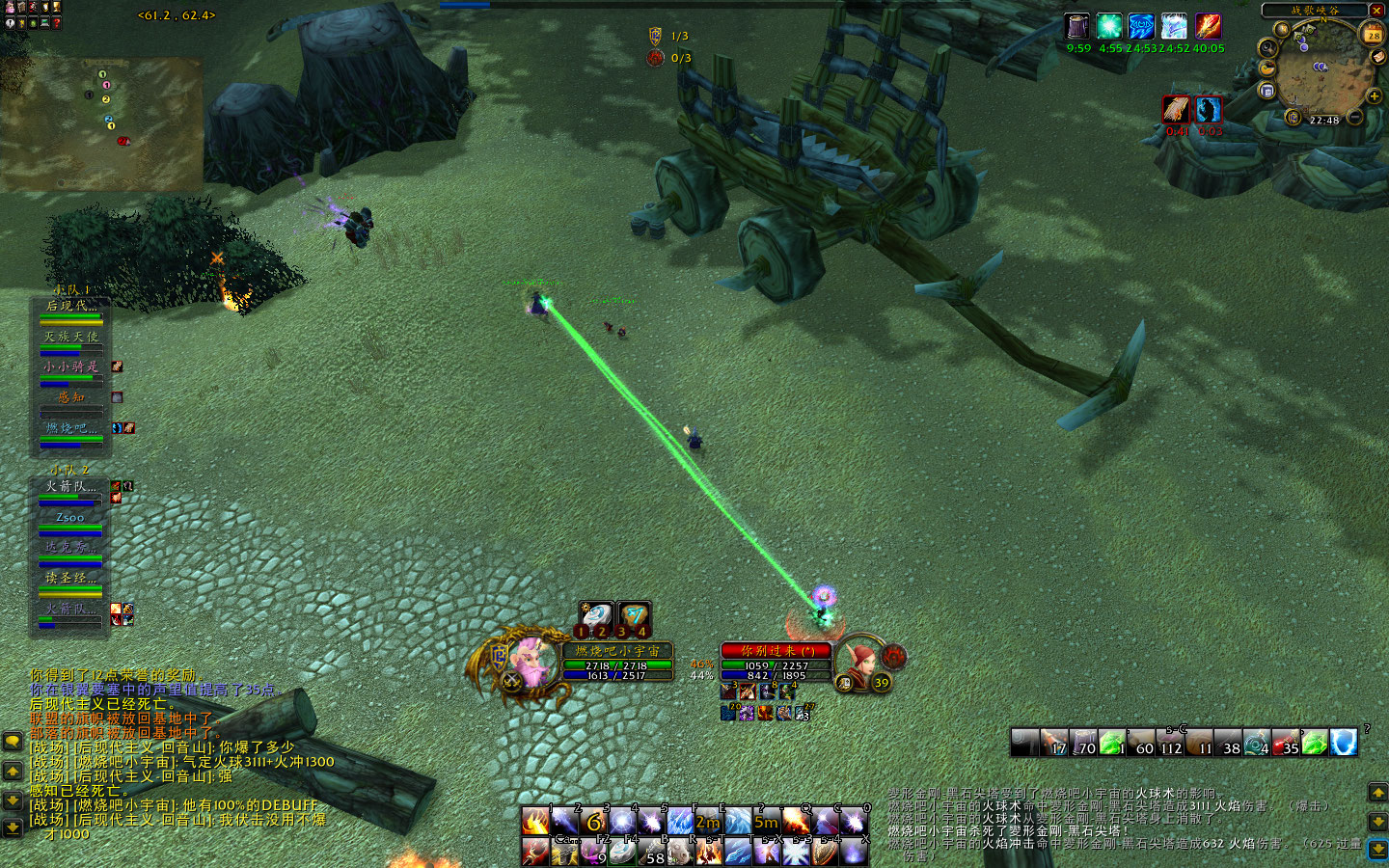Select the red-haired target portrait

pyautogui.click(x=858, y=663)
